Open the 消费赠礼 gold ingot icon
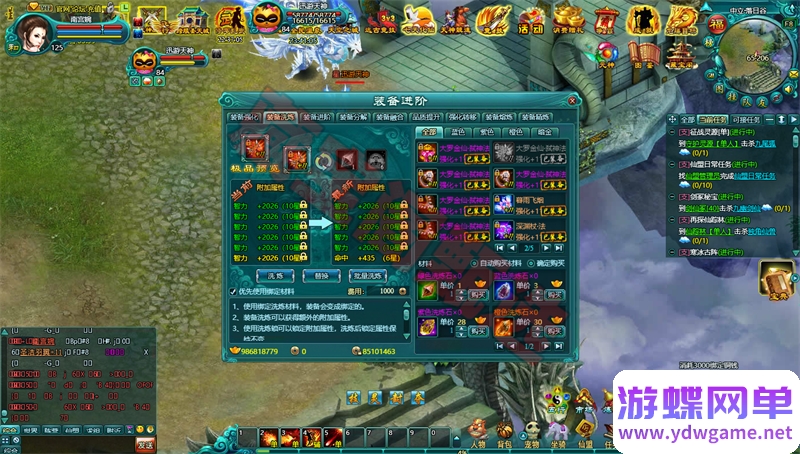This screenshot has width=800, height=454. click(x=569, y=18)
